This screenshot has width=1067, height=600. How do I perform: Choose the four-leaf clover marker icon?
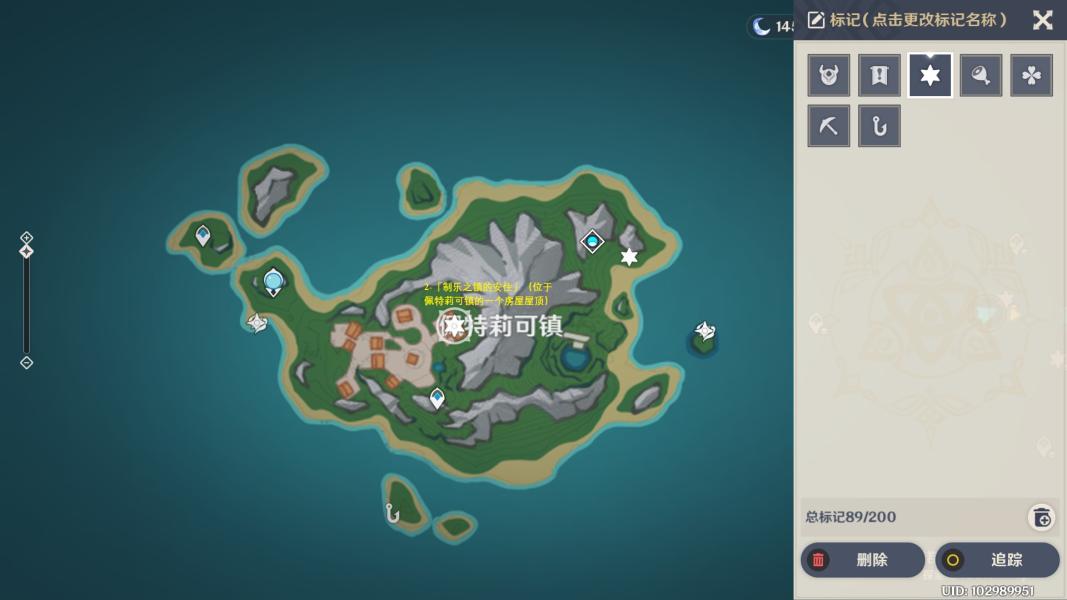tap(1031, 75)
